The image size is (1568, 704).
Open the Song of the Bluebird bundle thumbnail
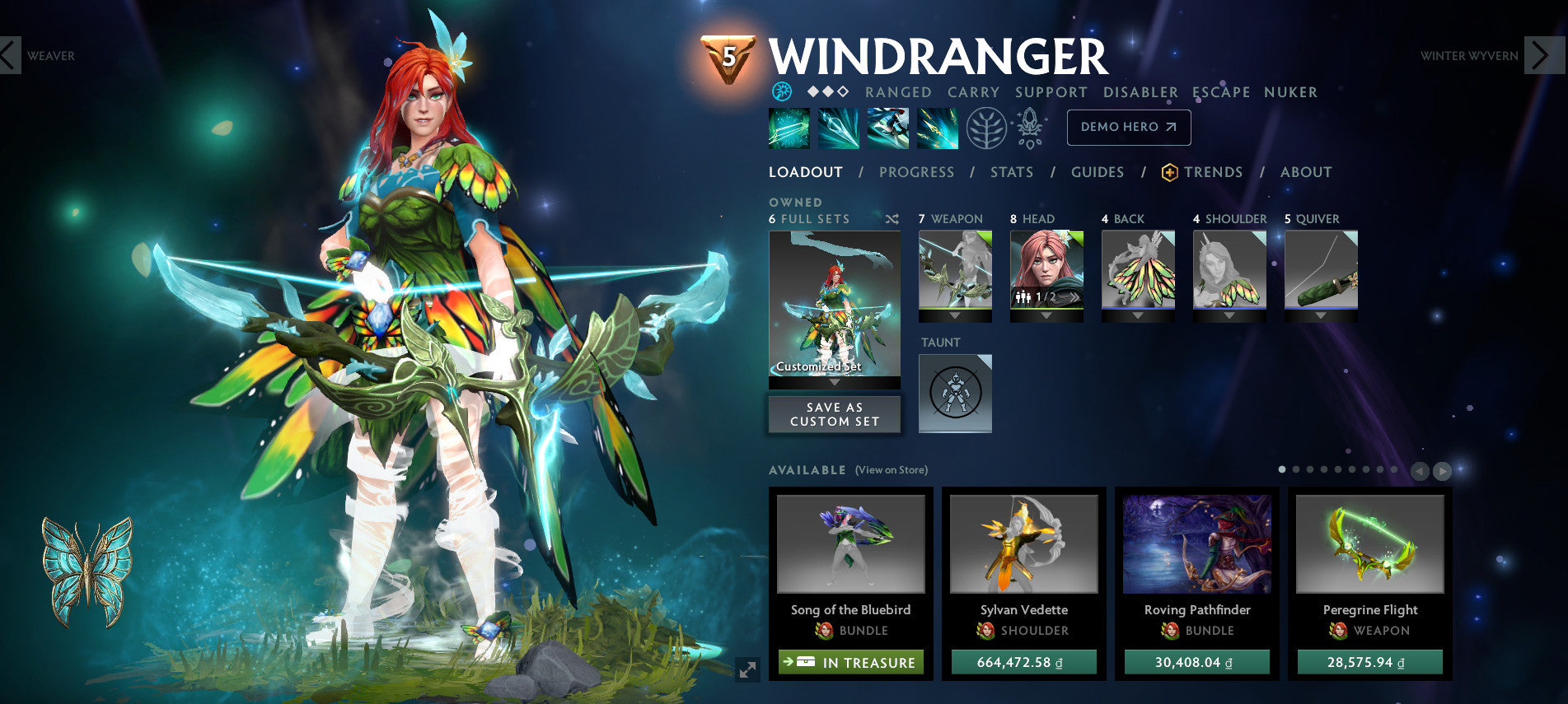tap(850, 545)
